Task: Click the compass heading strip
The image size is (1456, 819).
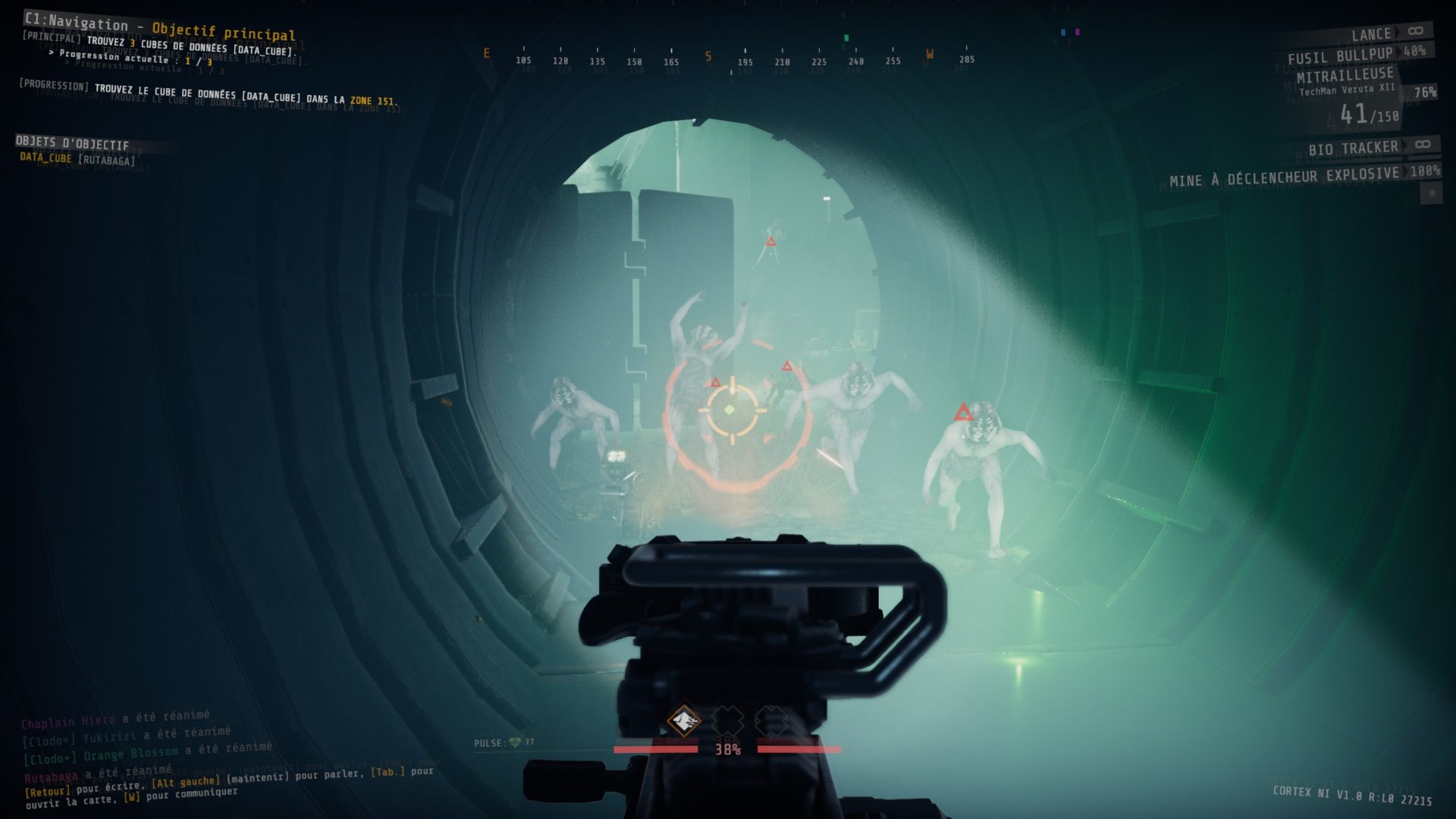Action: [x=728, y=59]
